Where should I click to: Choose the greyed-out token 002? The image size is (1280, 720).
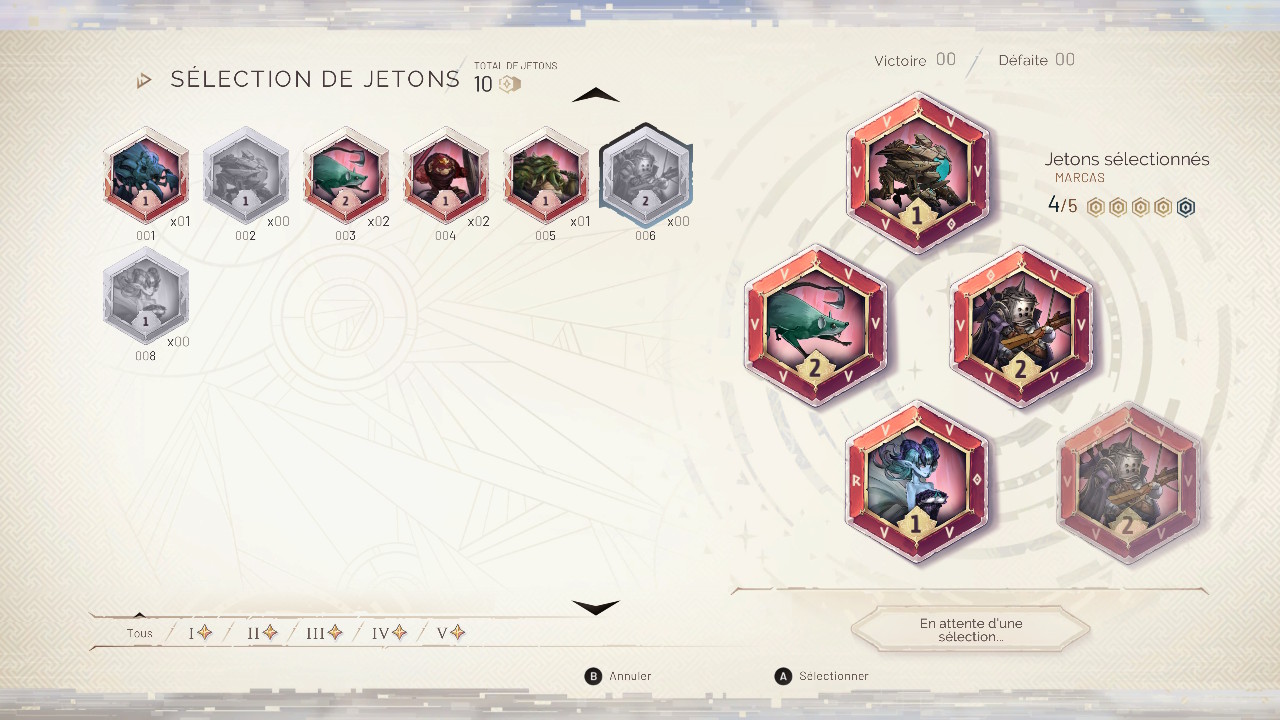point(246,175)
